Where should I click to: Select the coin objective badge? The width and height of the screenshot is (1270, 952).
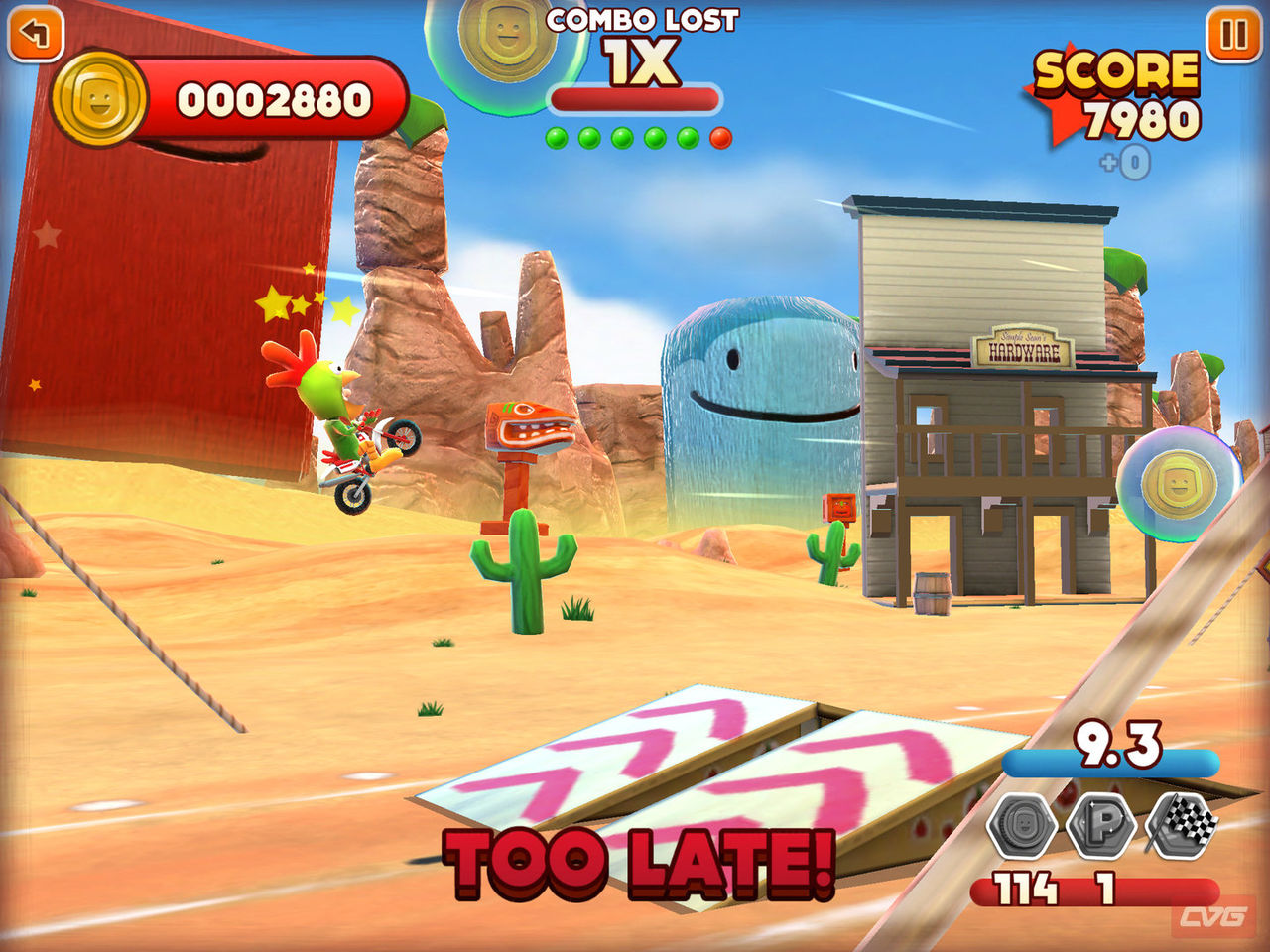click(x=1022, y=825)
